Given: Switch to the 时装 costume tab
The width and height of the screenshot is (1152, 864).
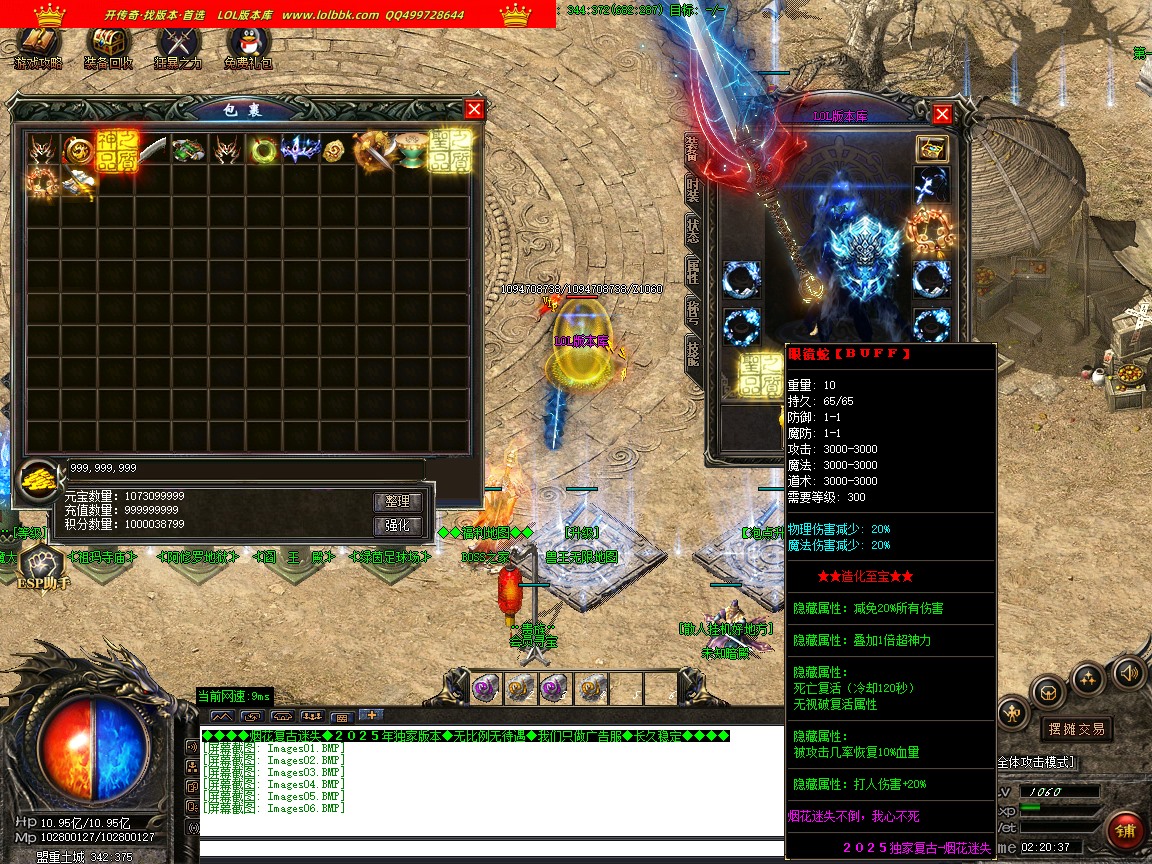Looking at the screenshot, I should [692, 190].
